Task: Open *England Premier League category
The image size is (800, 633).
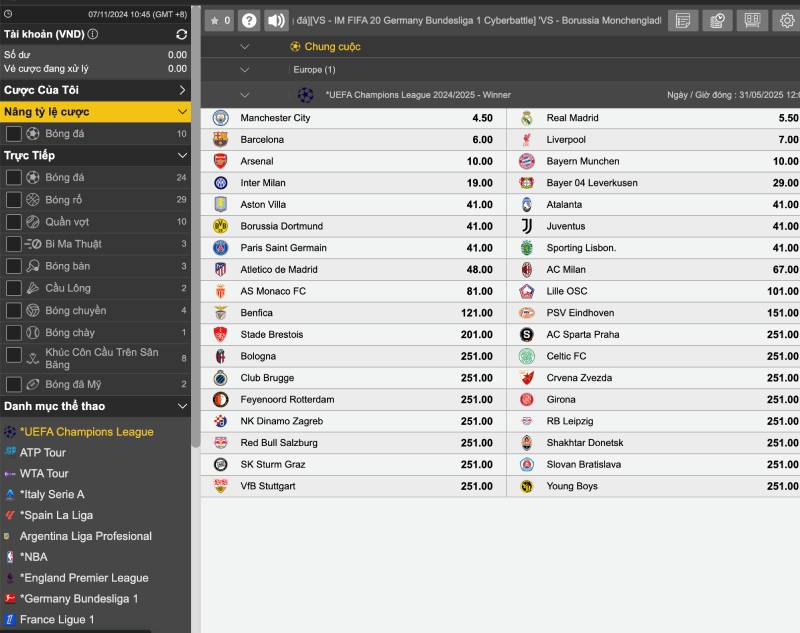Action: tap(84, 578)
